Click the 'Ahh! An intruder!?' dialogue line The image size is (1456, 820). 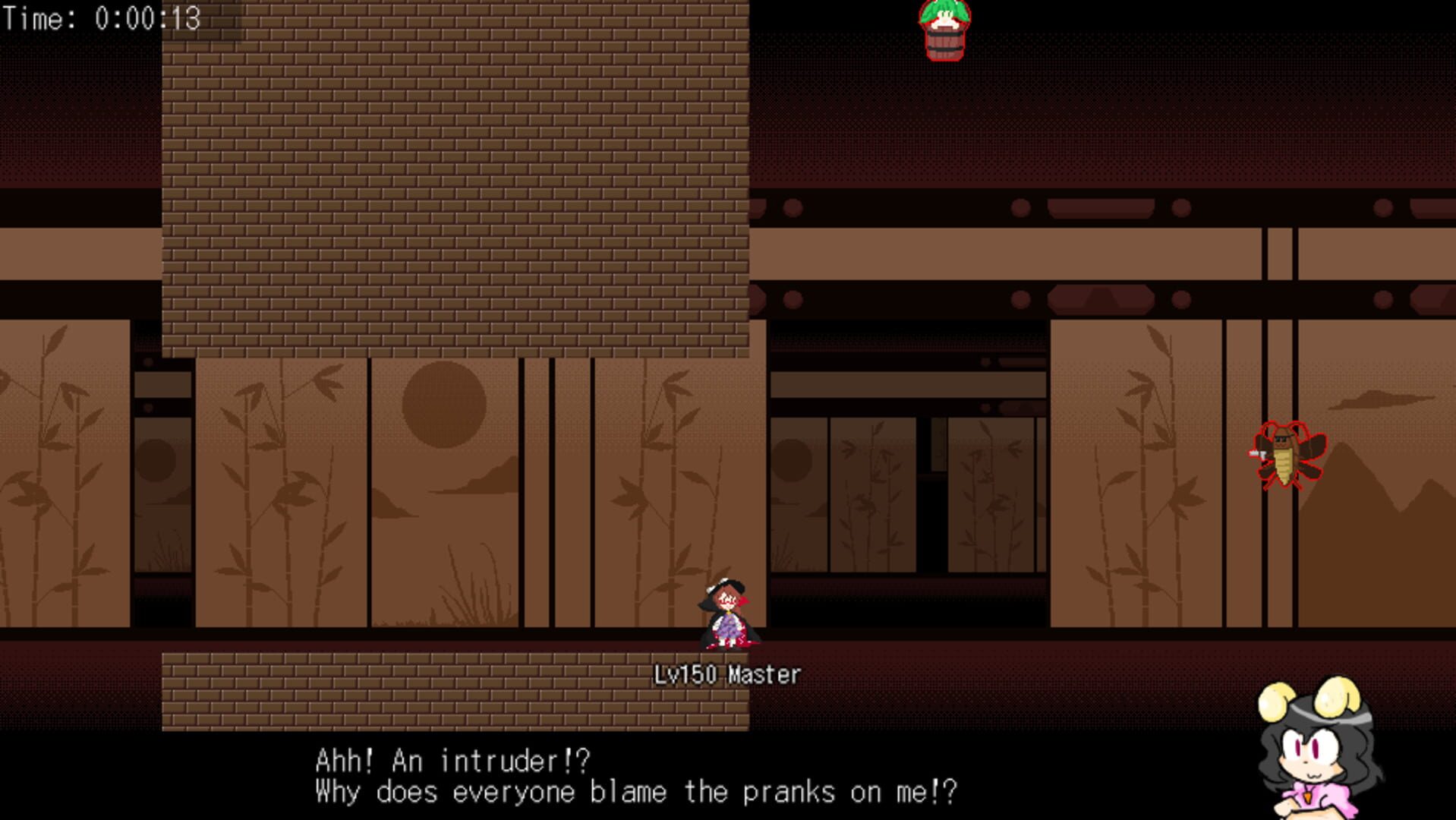pyautogui.click(x=454, y=758)
